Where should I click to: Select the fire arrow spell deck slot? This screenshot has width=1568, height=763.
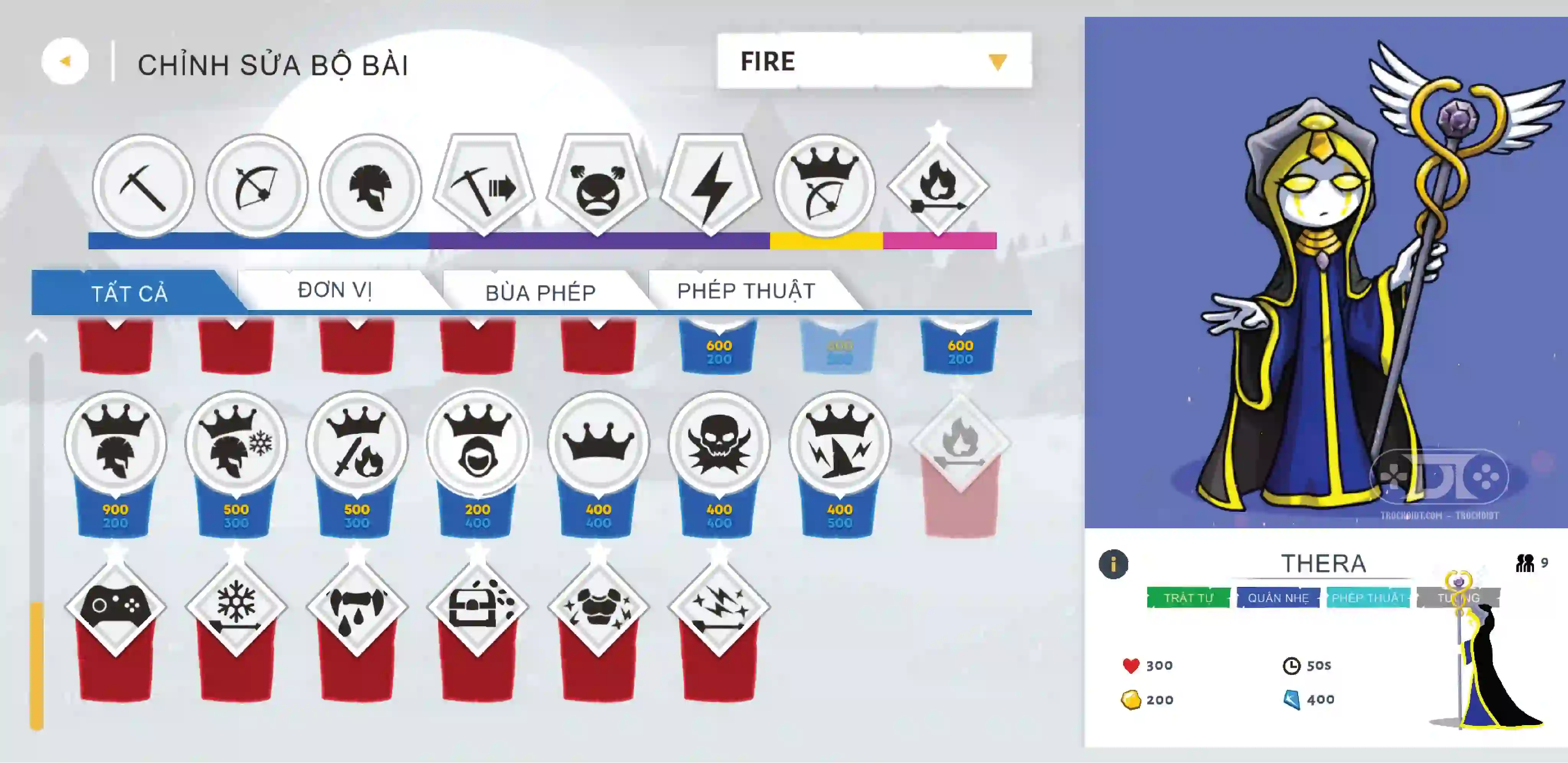click(x=938, y=186)
